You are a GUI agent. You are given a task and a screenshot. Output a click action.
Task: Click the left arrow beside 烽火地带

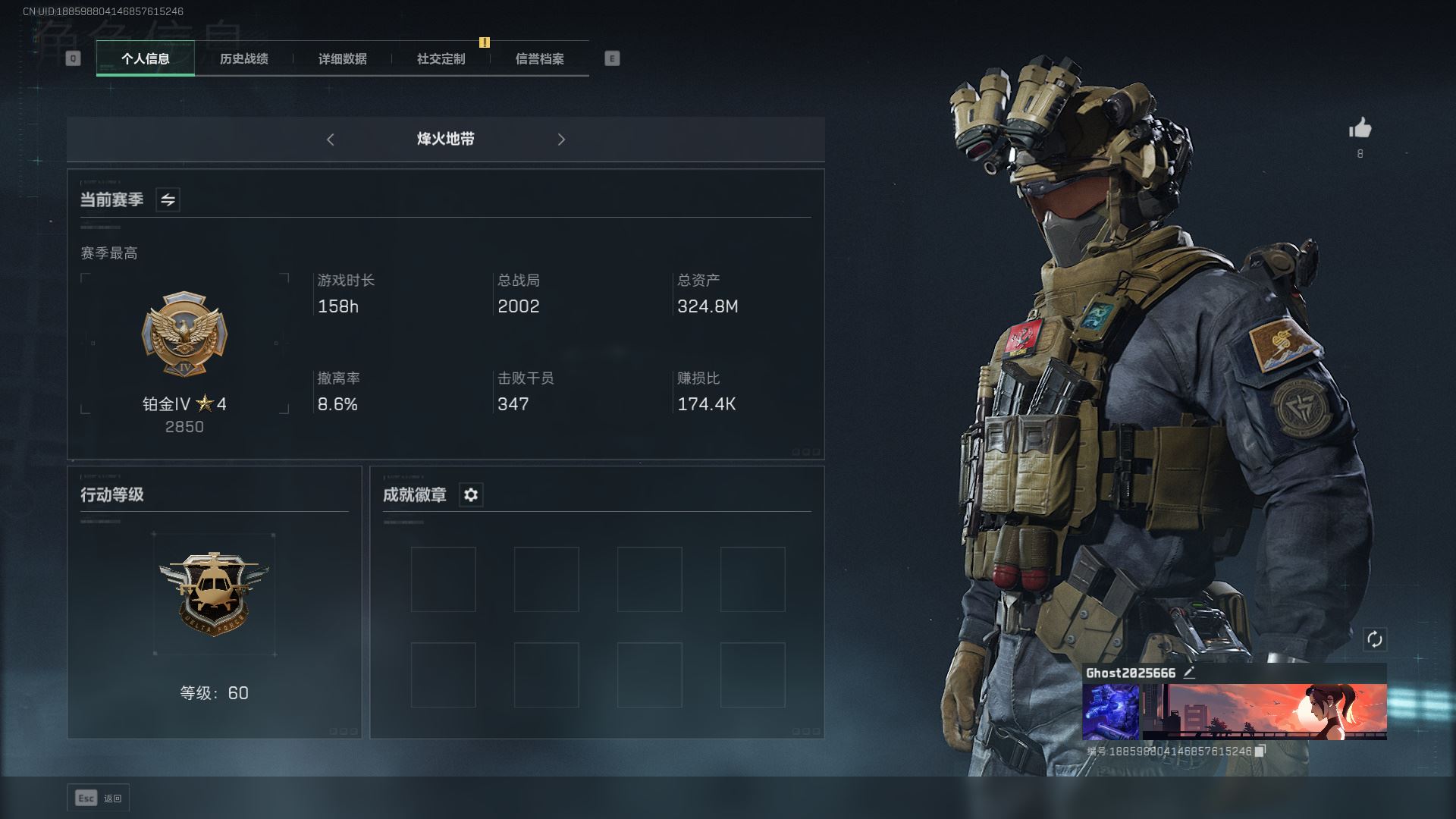tap(330, 140)
